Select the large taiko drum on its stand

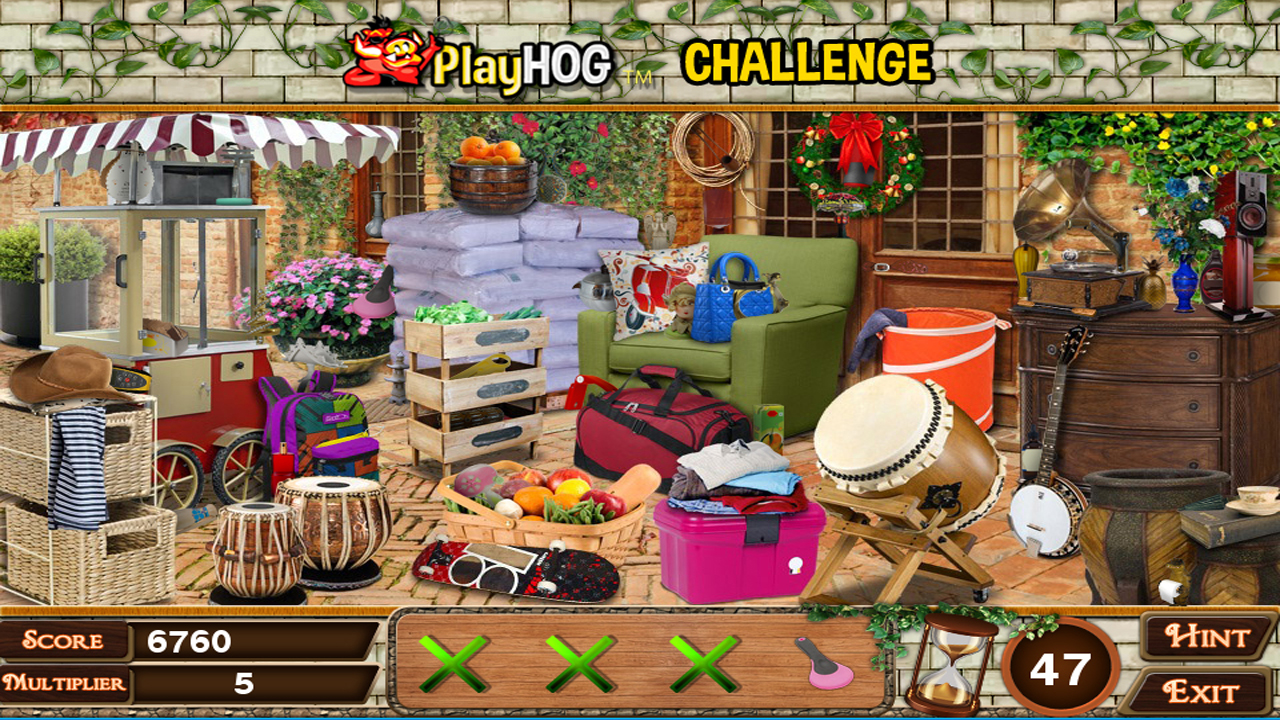890,440
